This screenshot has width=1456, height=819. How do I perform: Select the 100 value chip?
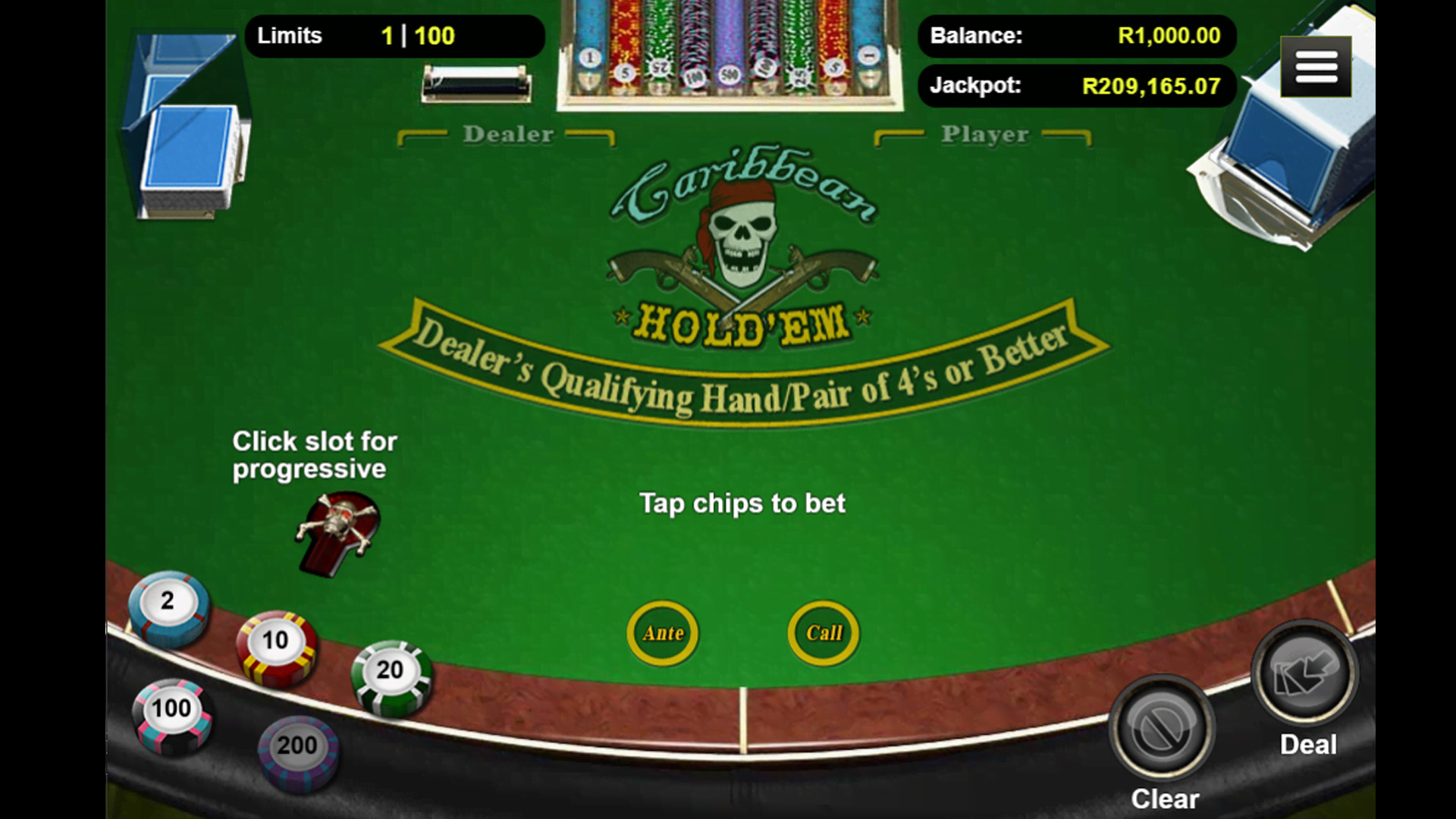tap(171, 713)
